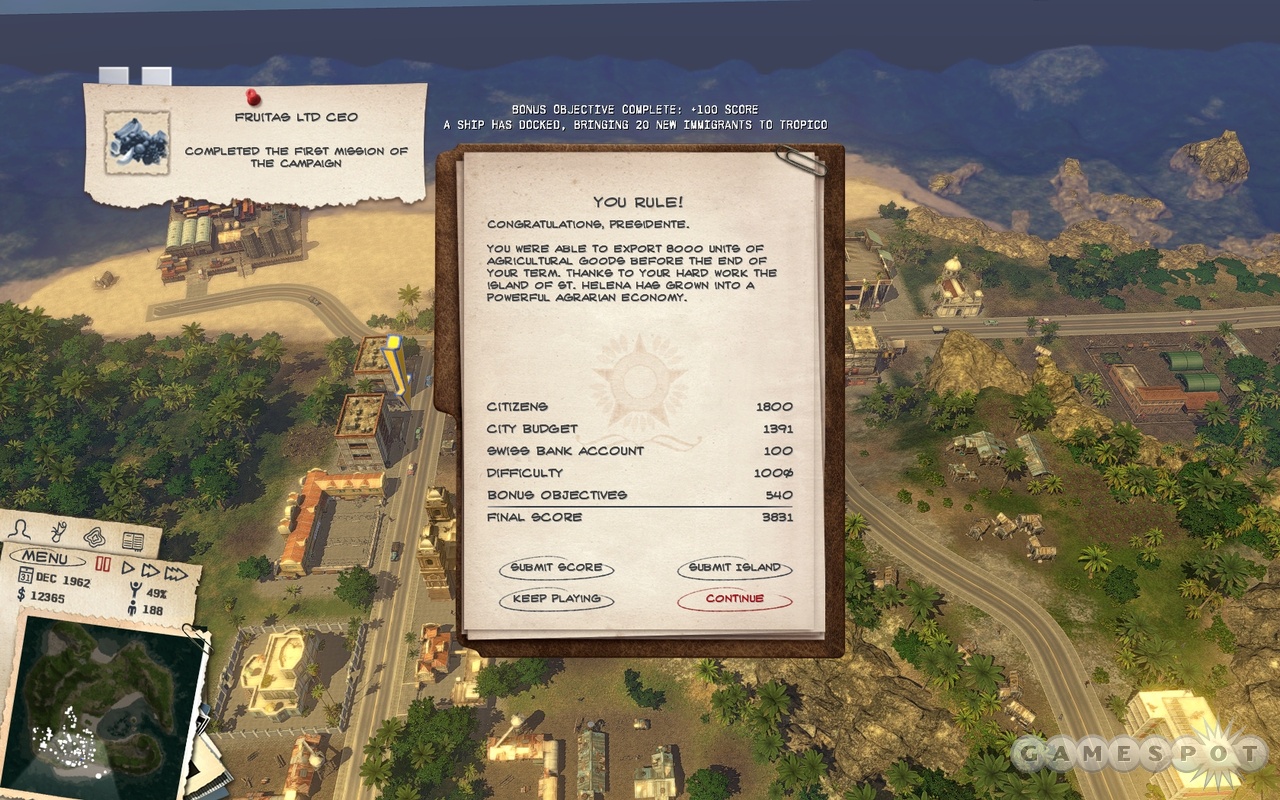Switch to double-arrow fast speed

(151, 570)
